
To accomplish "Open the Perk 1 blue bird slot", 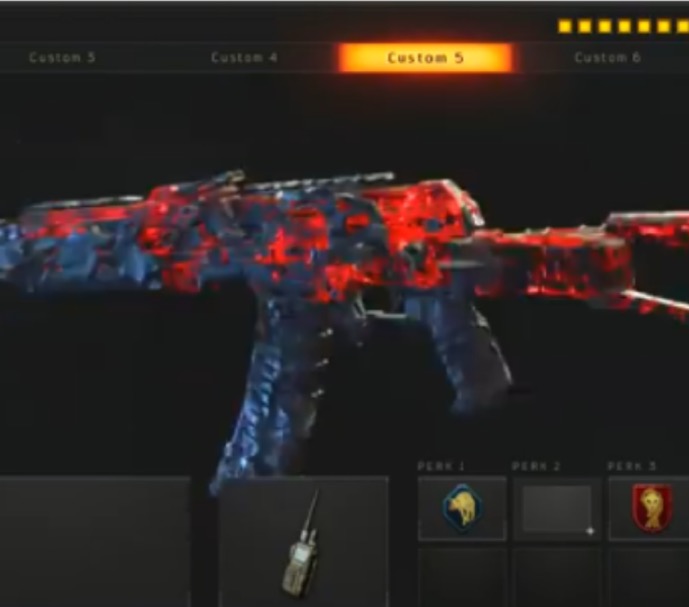I will point(461,509).
